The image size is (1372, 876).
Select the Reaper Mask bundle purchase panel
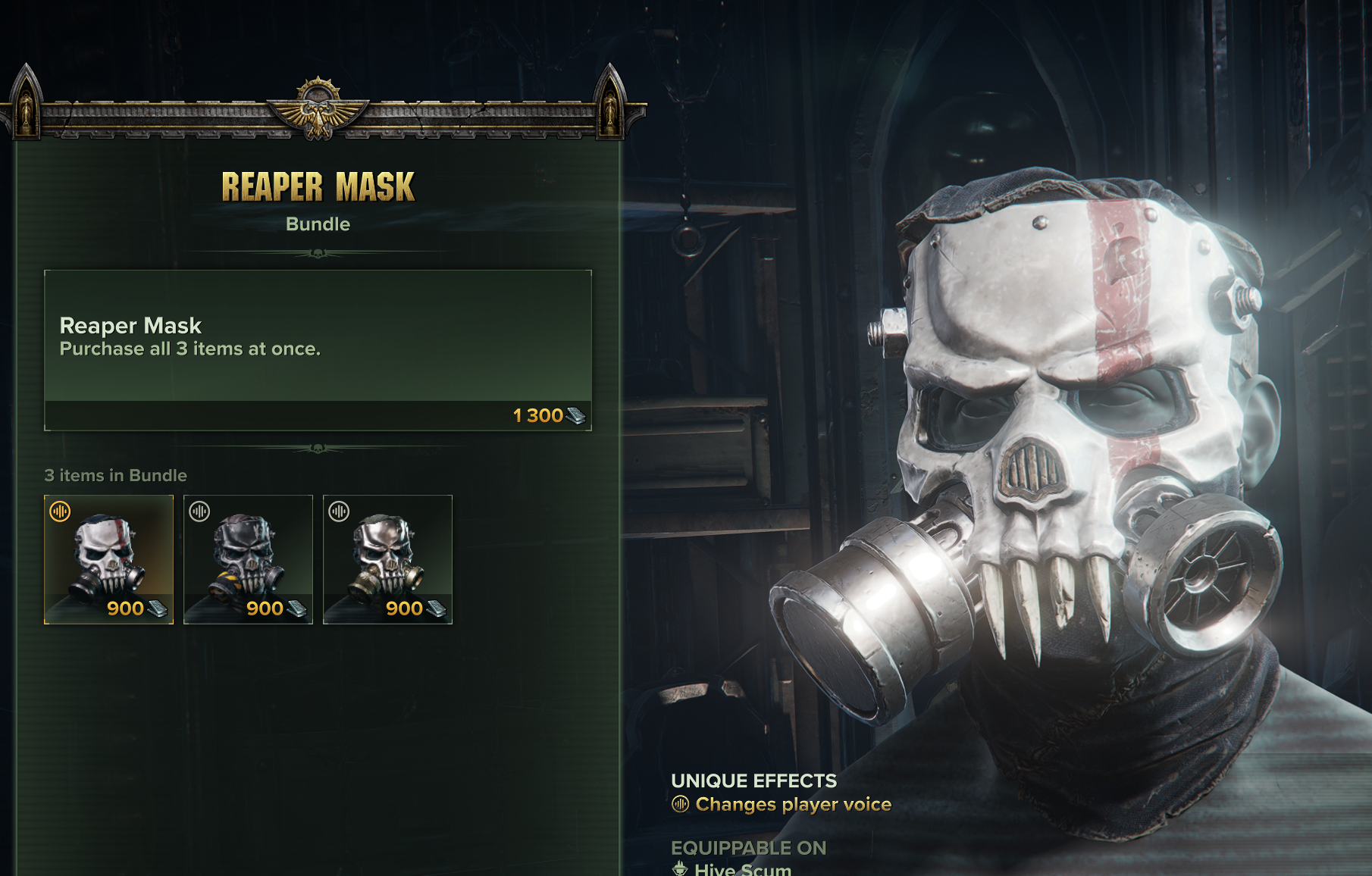(x=318, y=350)
